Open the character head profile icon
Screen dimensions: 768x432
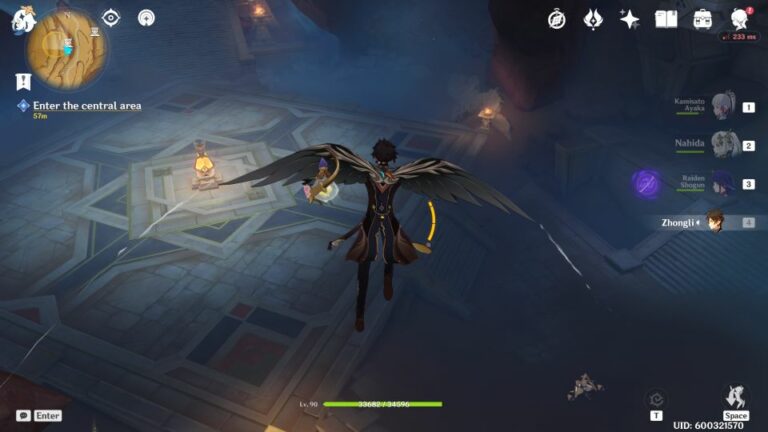pyautogui.click(x=740, y=19)
